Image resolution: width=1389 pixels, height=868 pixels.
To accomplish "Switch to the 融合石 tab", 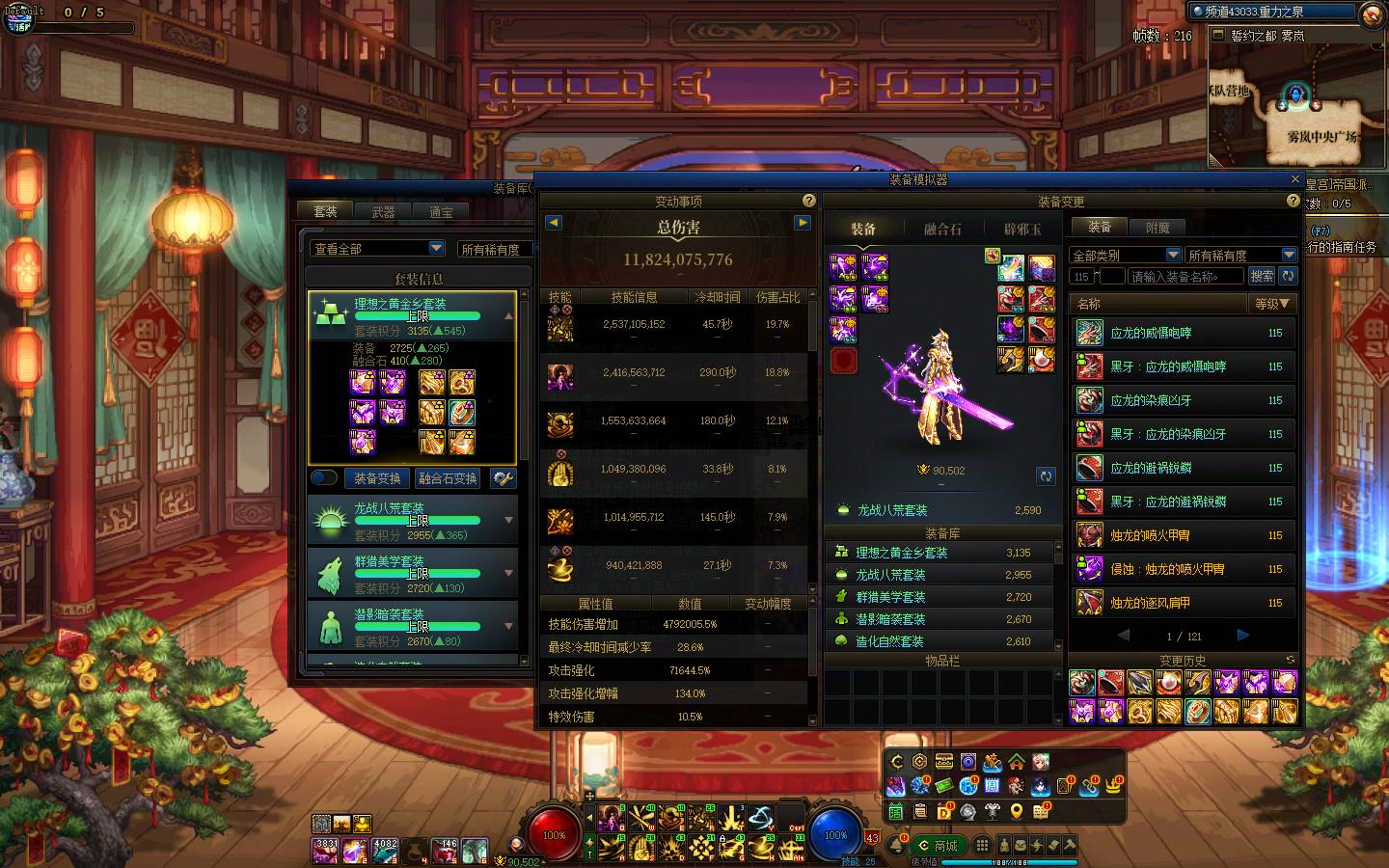I will 942,230.
